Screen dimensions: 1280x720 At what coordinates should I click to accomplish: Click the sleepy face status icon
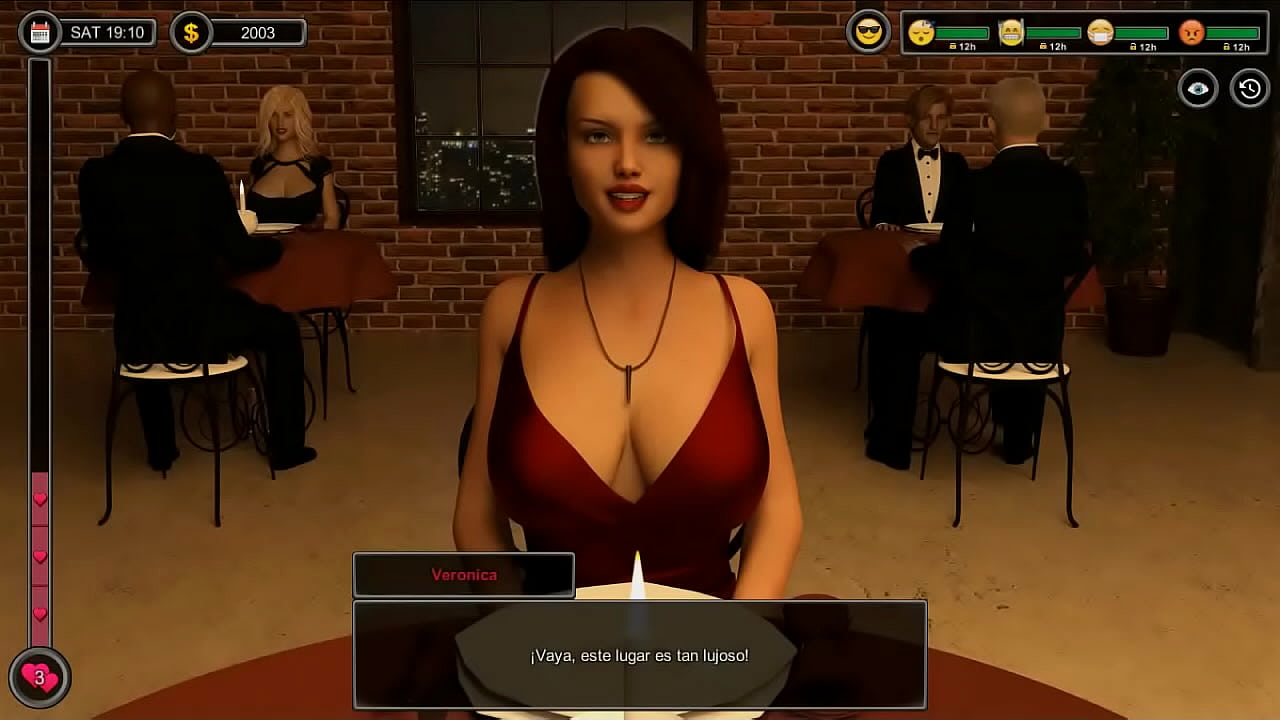click(921, 32)
